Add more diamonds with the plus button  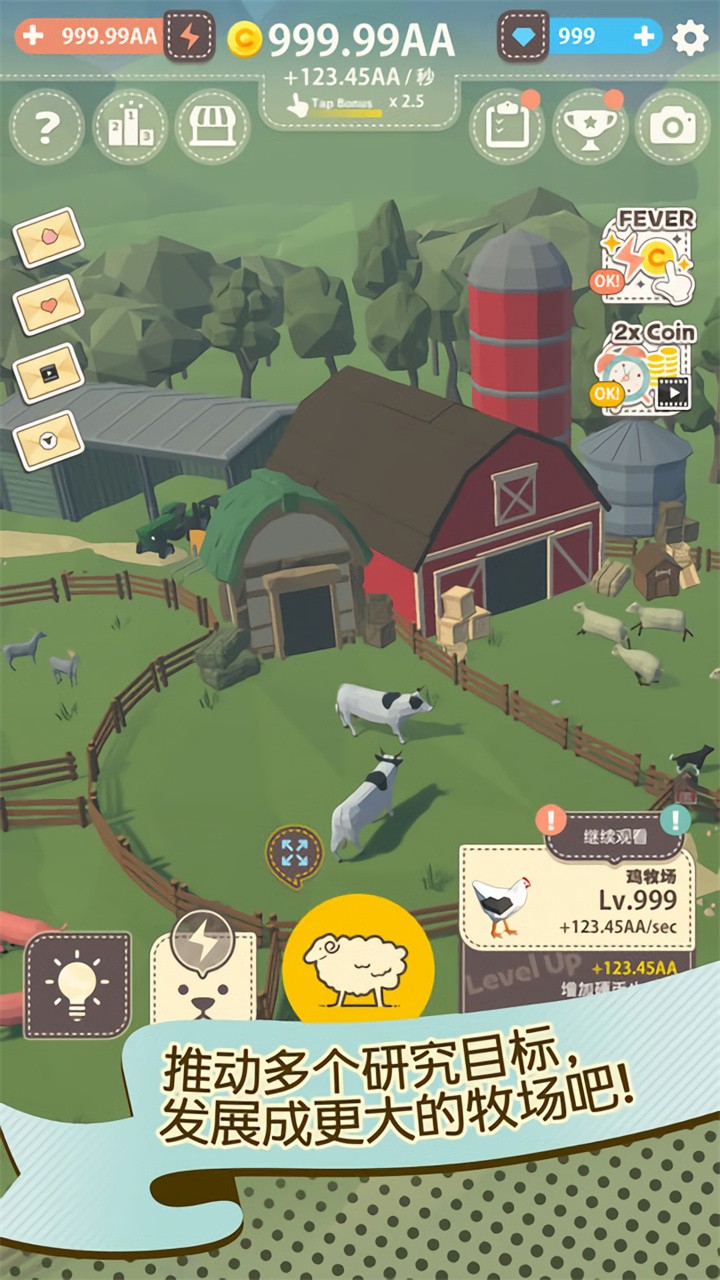point(645,37)
